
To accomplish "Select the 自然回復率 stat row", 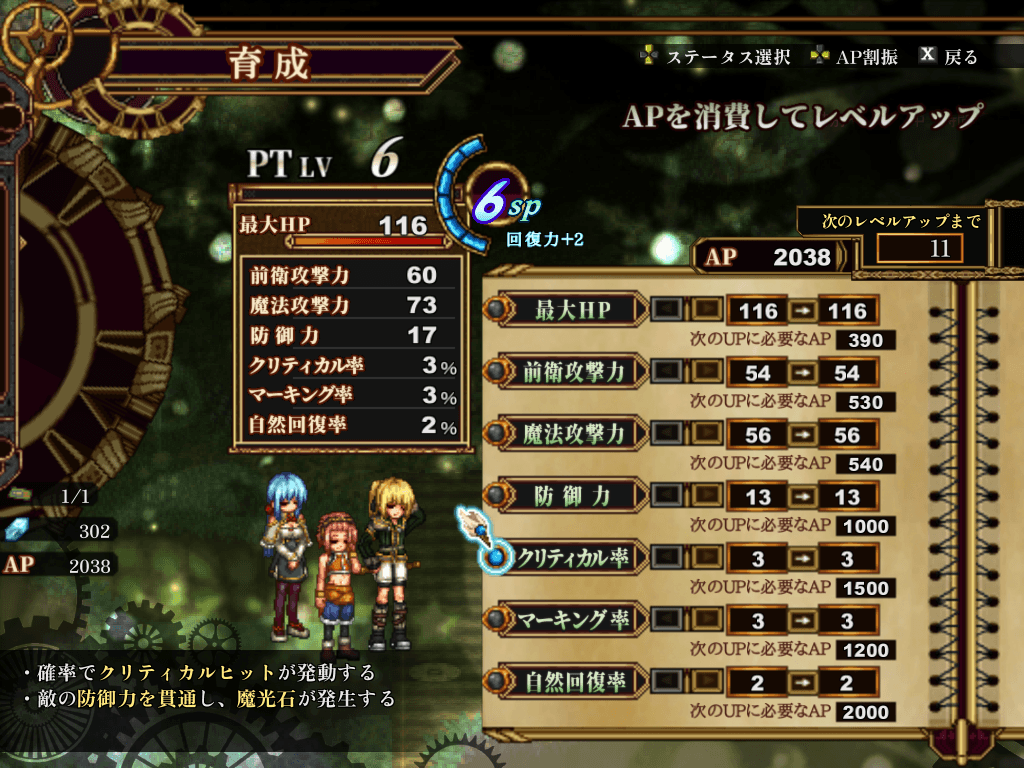I will click(572, 682).
